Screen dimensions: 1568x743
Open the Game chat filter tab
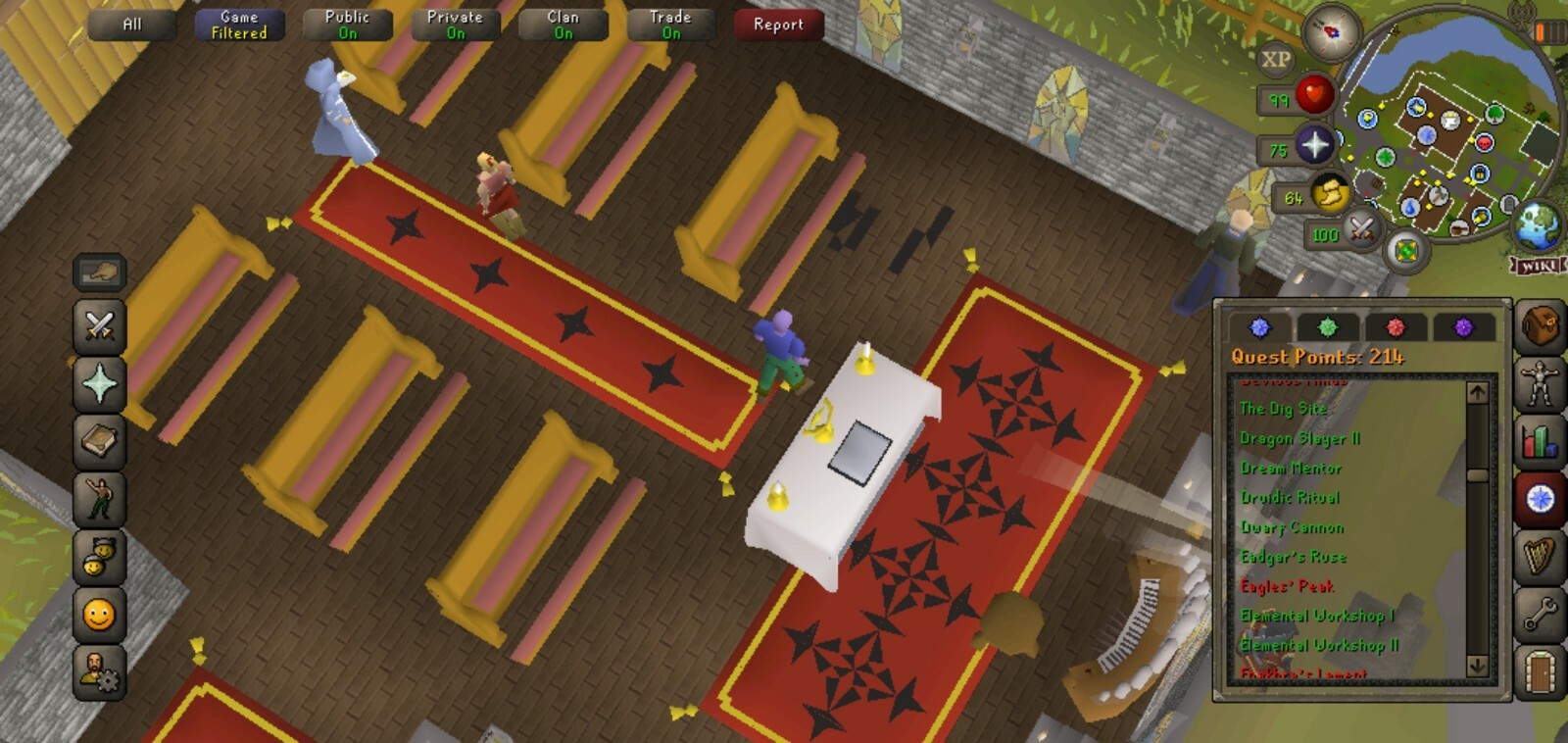[x=239, y=25]
